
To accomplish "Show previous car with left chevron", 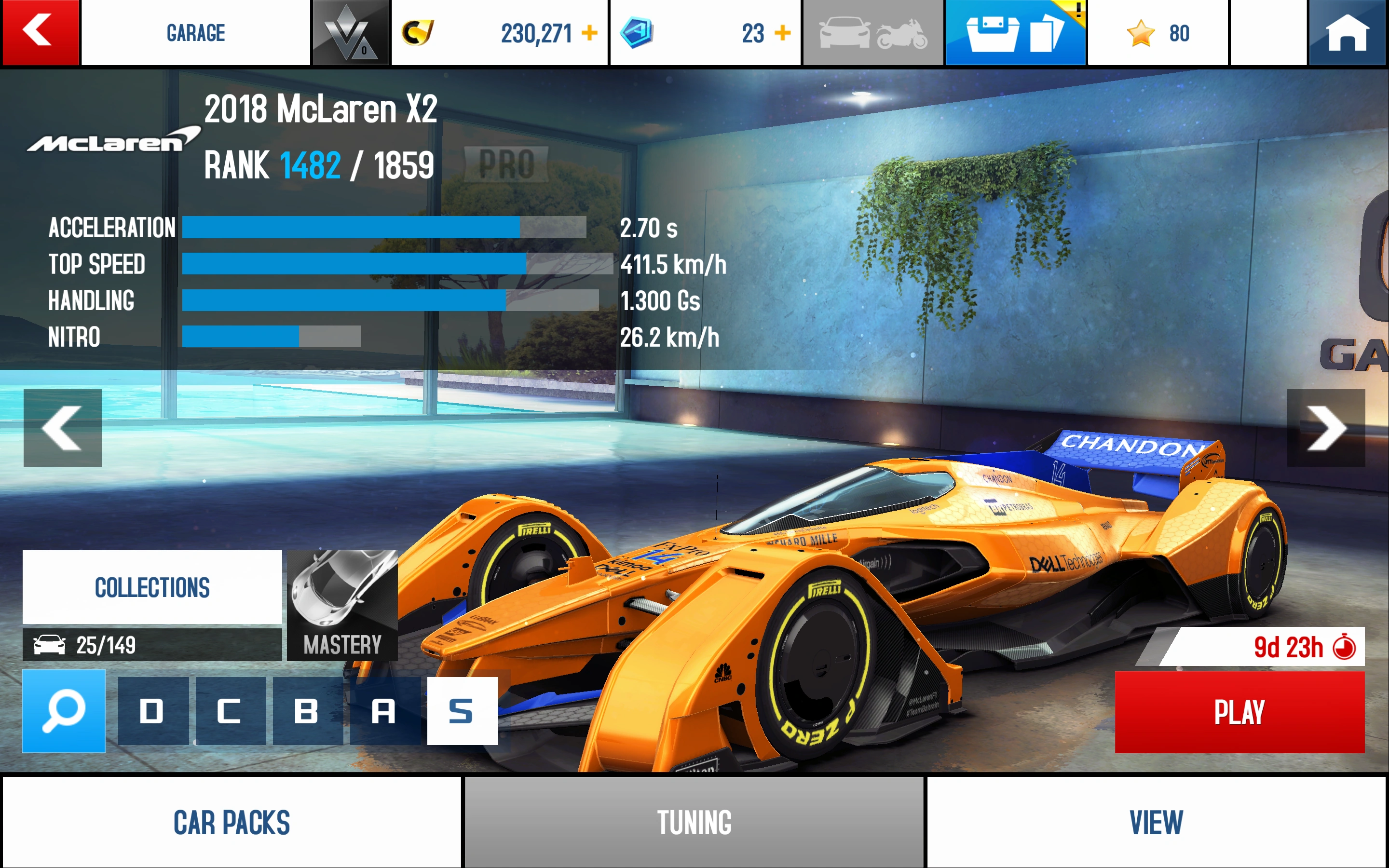I will click(62, 428).
